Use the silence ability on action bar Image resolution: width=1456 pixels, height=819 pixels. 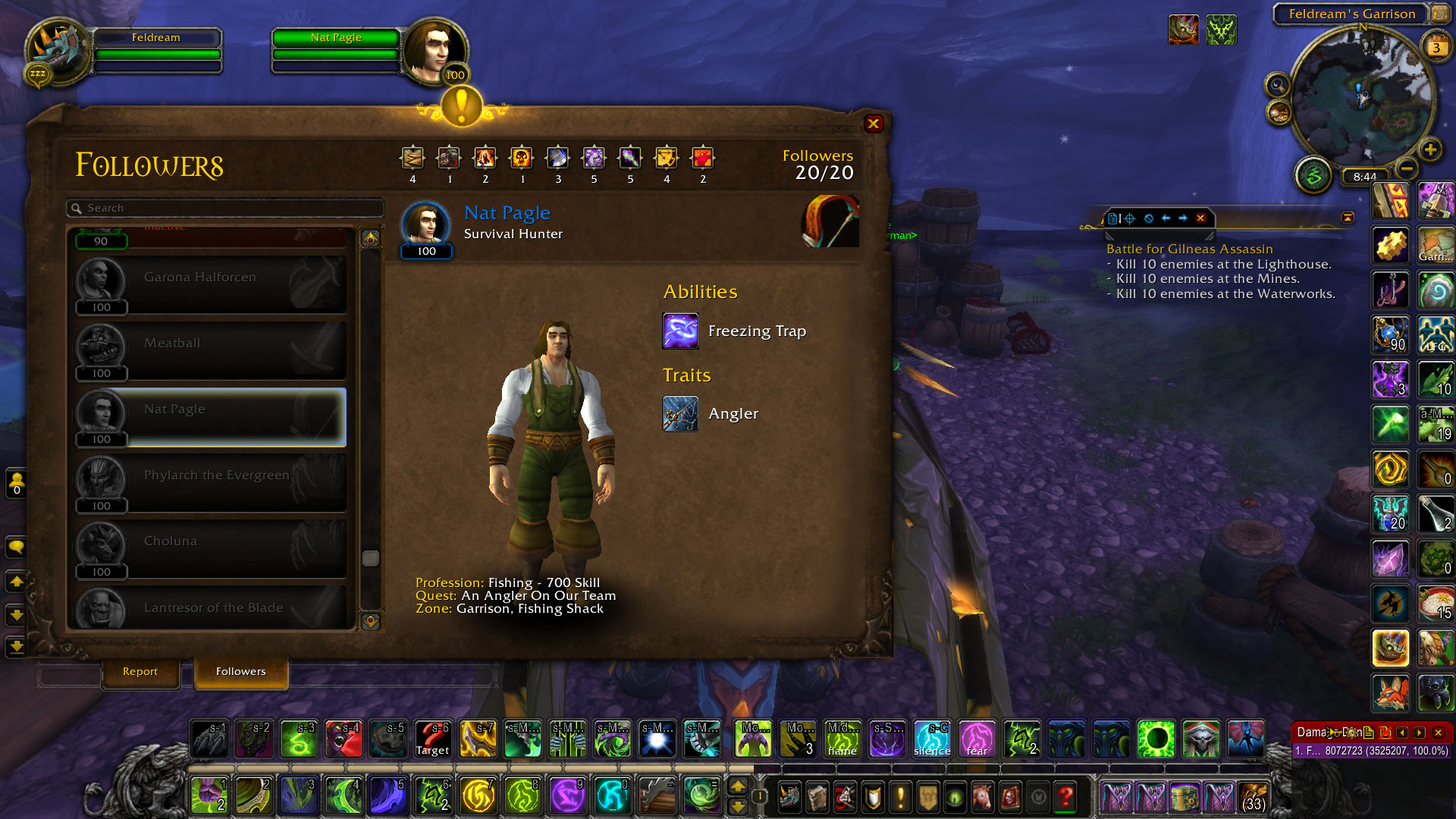click(932, 739)
